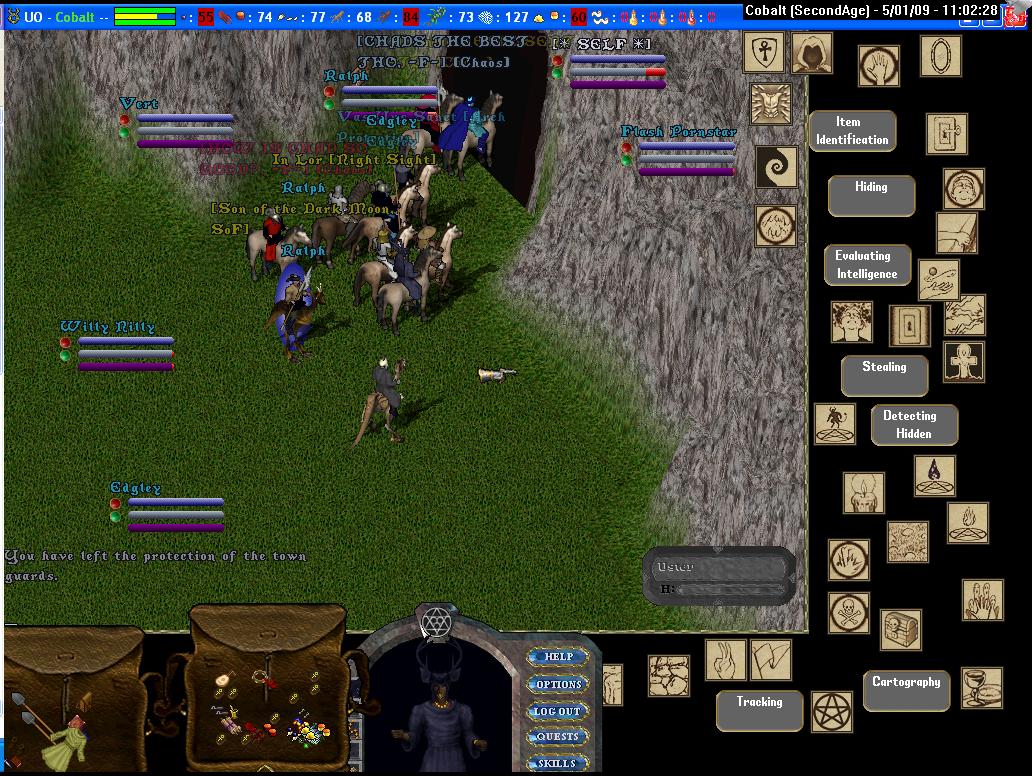1032x776 pixels.
Task: Cast the ankh shield spell icon
Action: pos(764,52)
